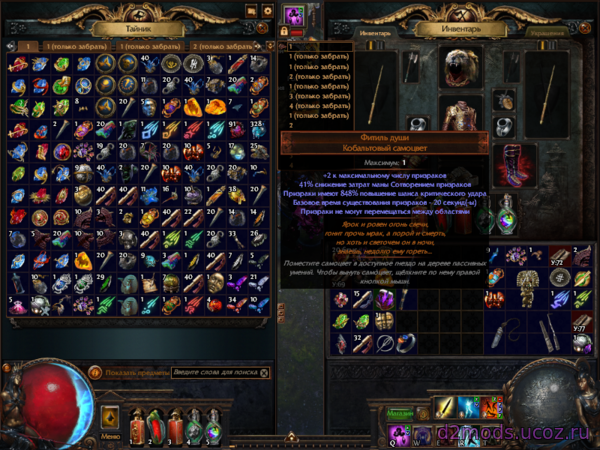Click the purple gem icon above stash lock
This screenshot has height=450, width=600.
295,17
